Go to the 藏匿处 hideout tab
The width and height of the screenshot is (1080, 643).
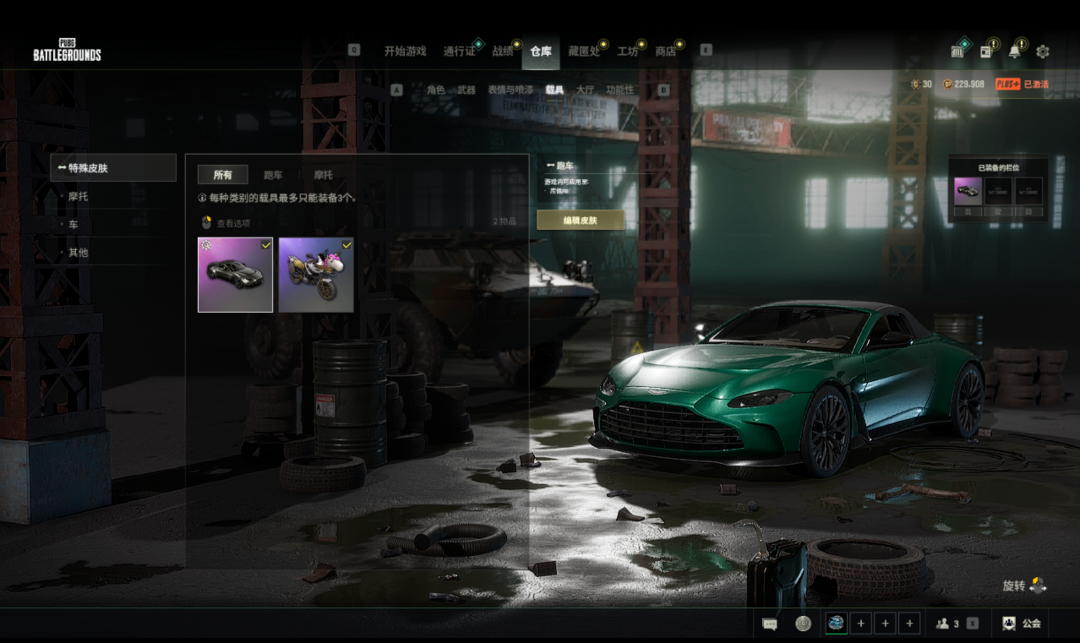pos(583,52)
